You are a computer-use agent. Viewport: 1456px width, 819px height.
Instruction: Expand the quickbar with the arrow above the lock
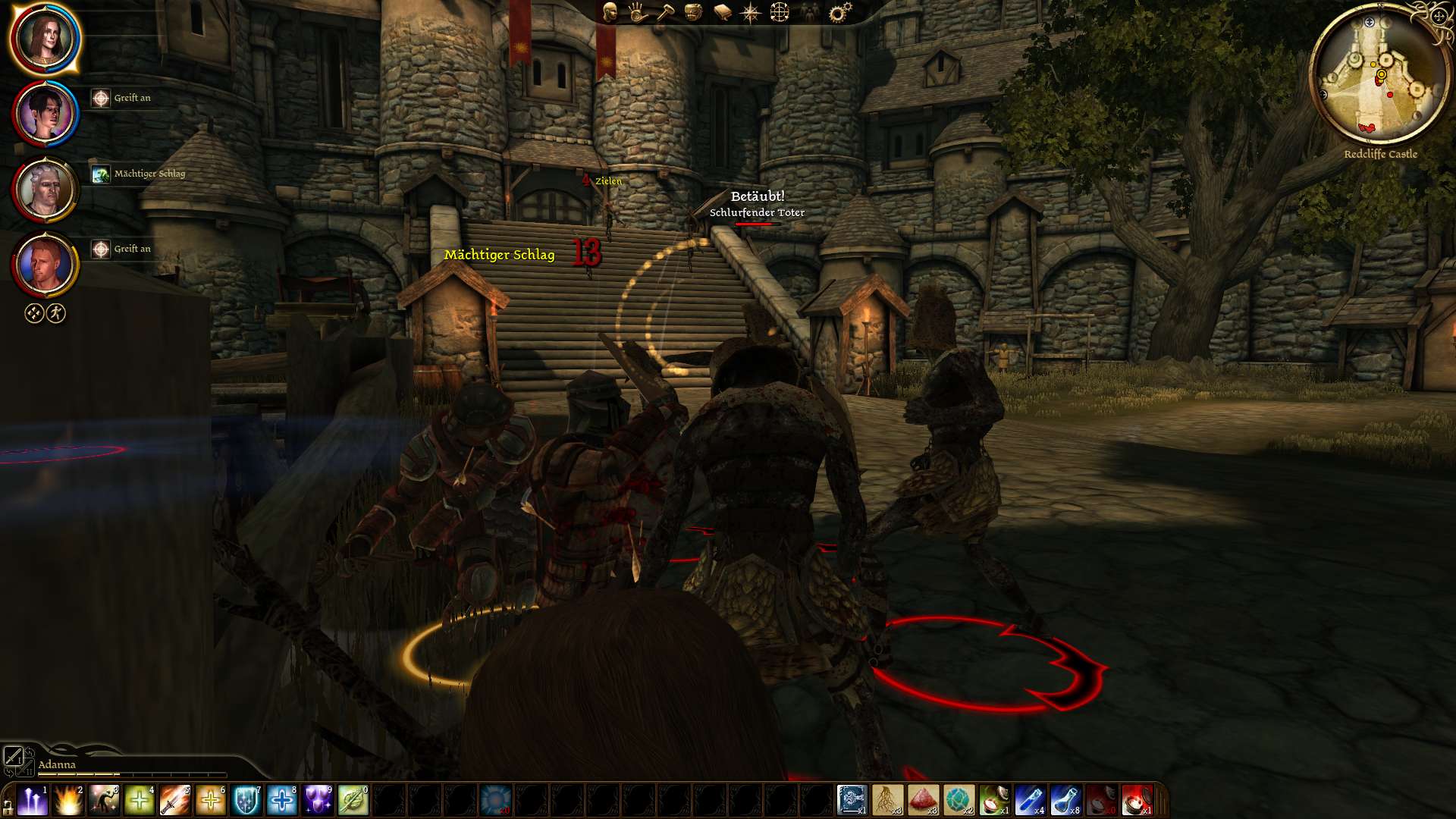(10, 773)
